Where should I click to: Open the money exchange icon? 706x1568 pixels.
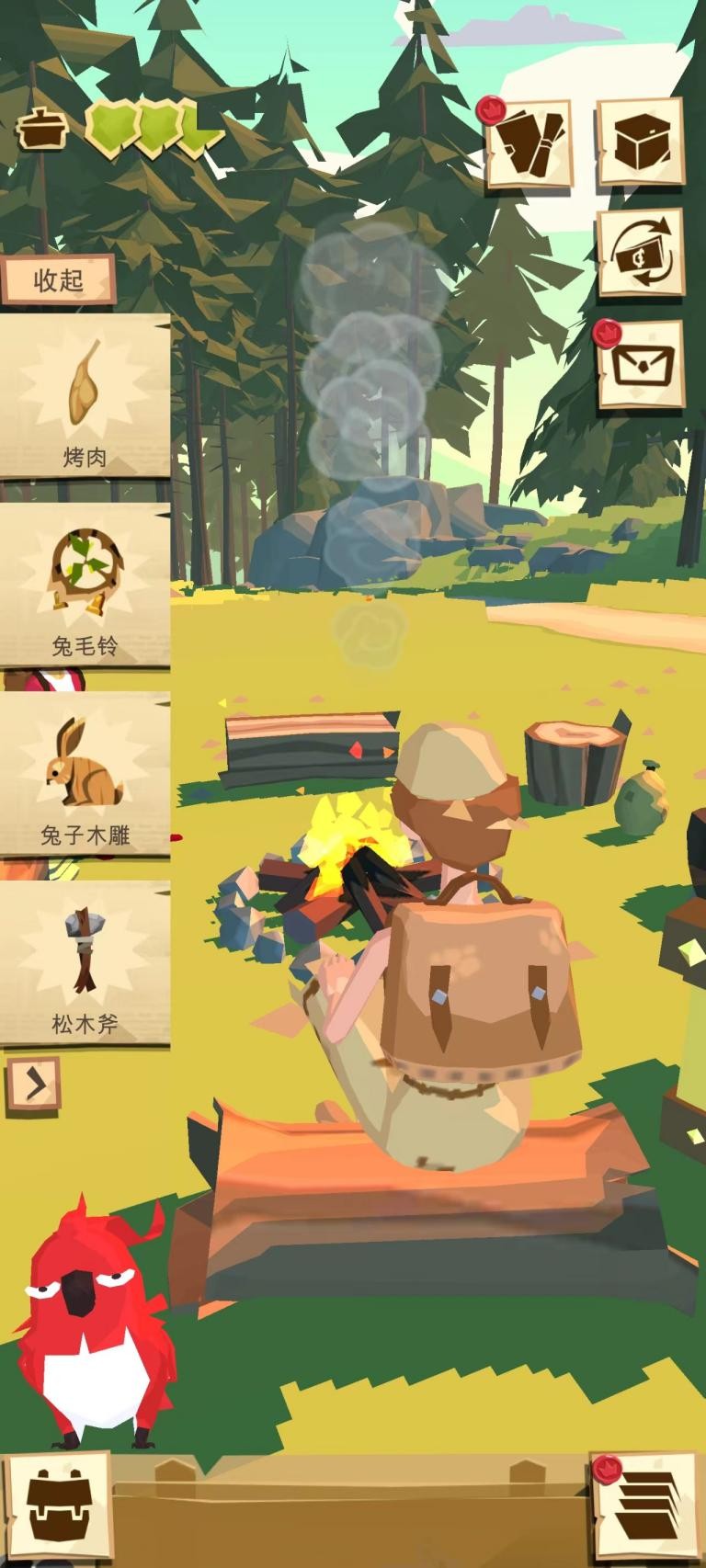641,253
